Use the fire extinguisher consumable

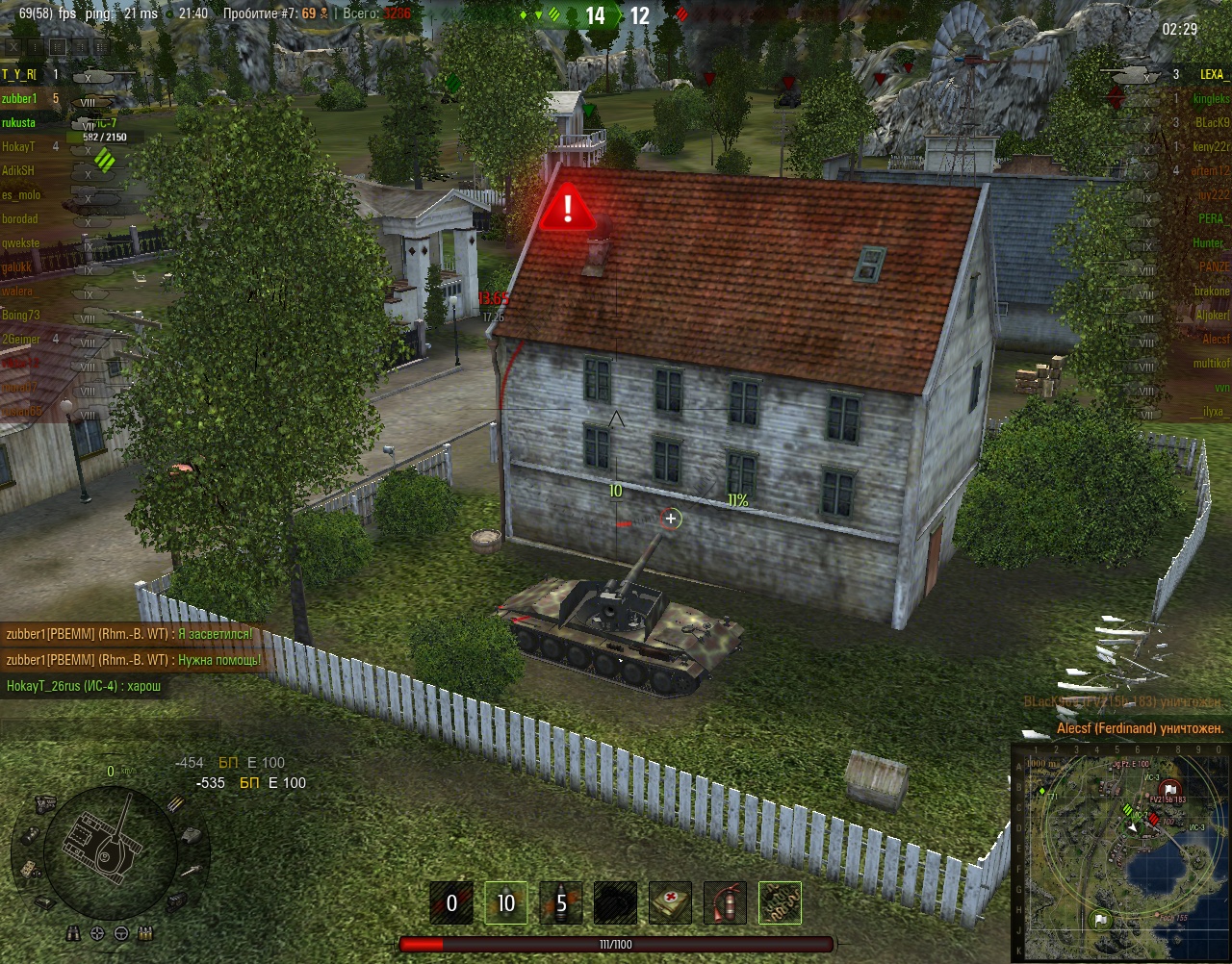[x=725, y=903]
